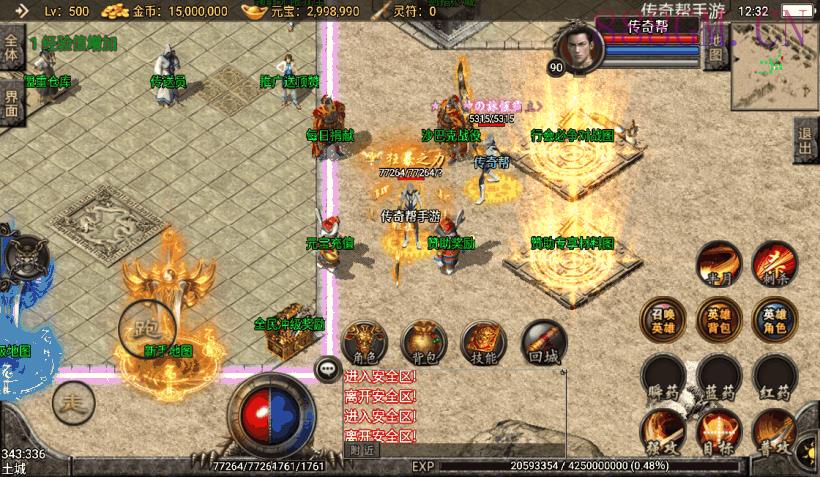Tap the 召唤英雄 summon hero button
Screen dimensions: 820x477
click(662, 318)
